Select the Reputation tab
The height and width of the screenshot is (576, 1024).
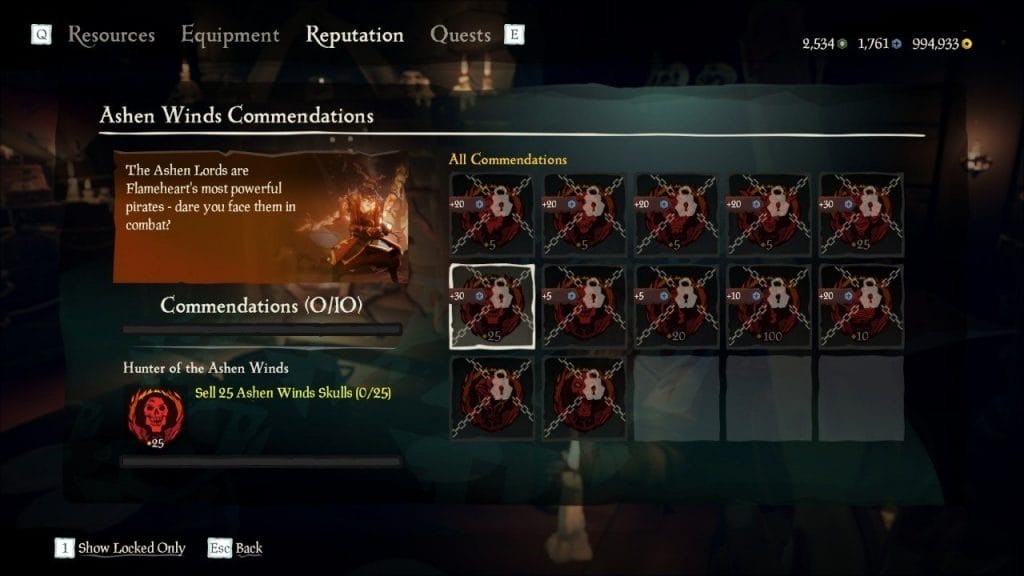point(354,35)
